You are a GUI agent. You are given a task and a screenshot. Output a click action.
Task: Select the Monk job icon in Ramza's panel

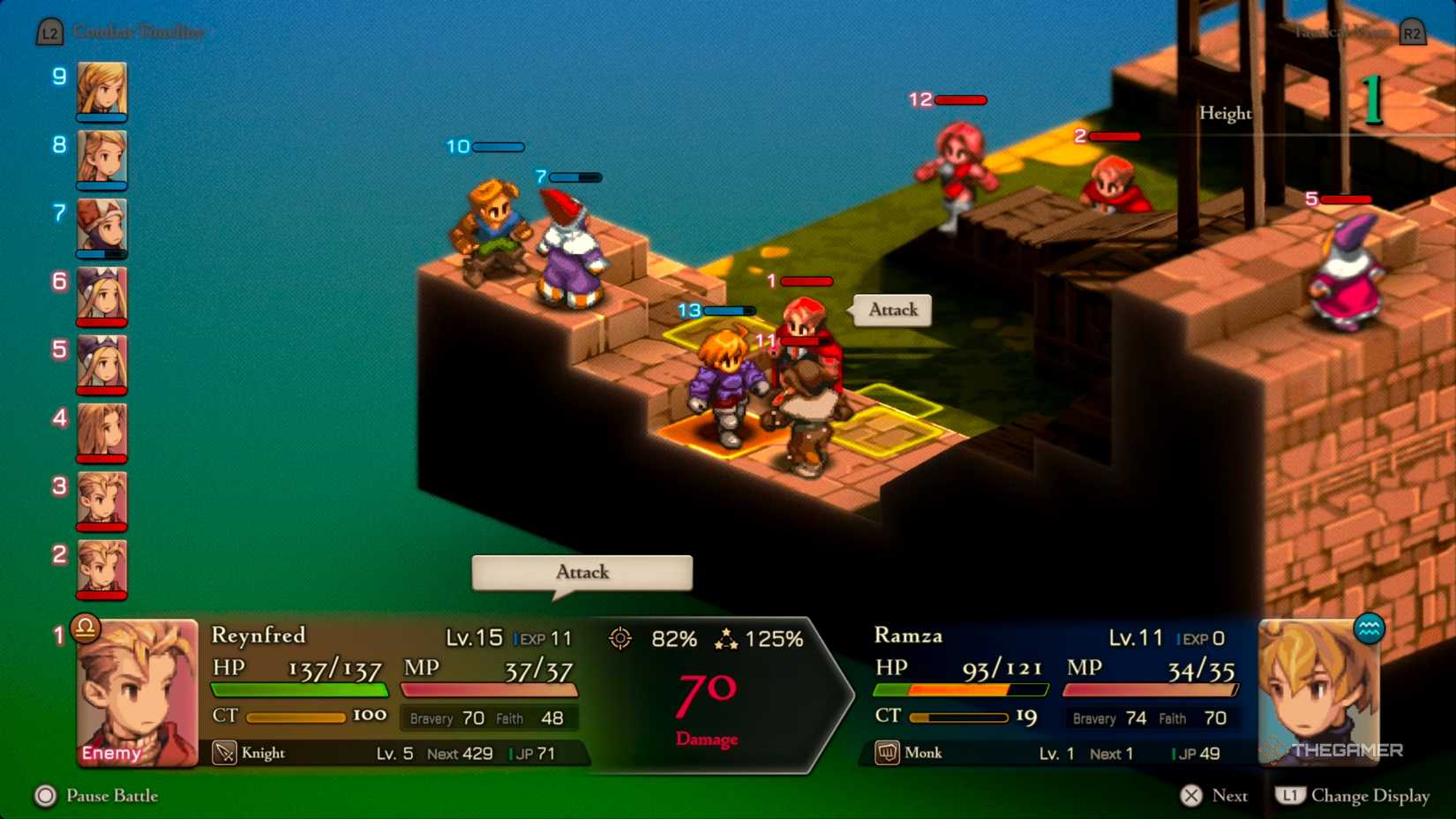pyautogui.click(x=887, y=753)
